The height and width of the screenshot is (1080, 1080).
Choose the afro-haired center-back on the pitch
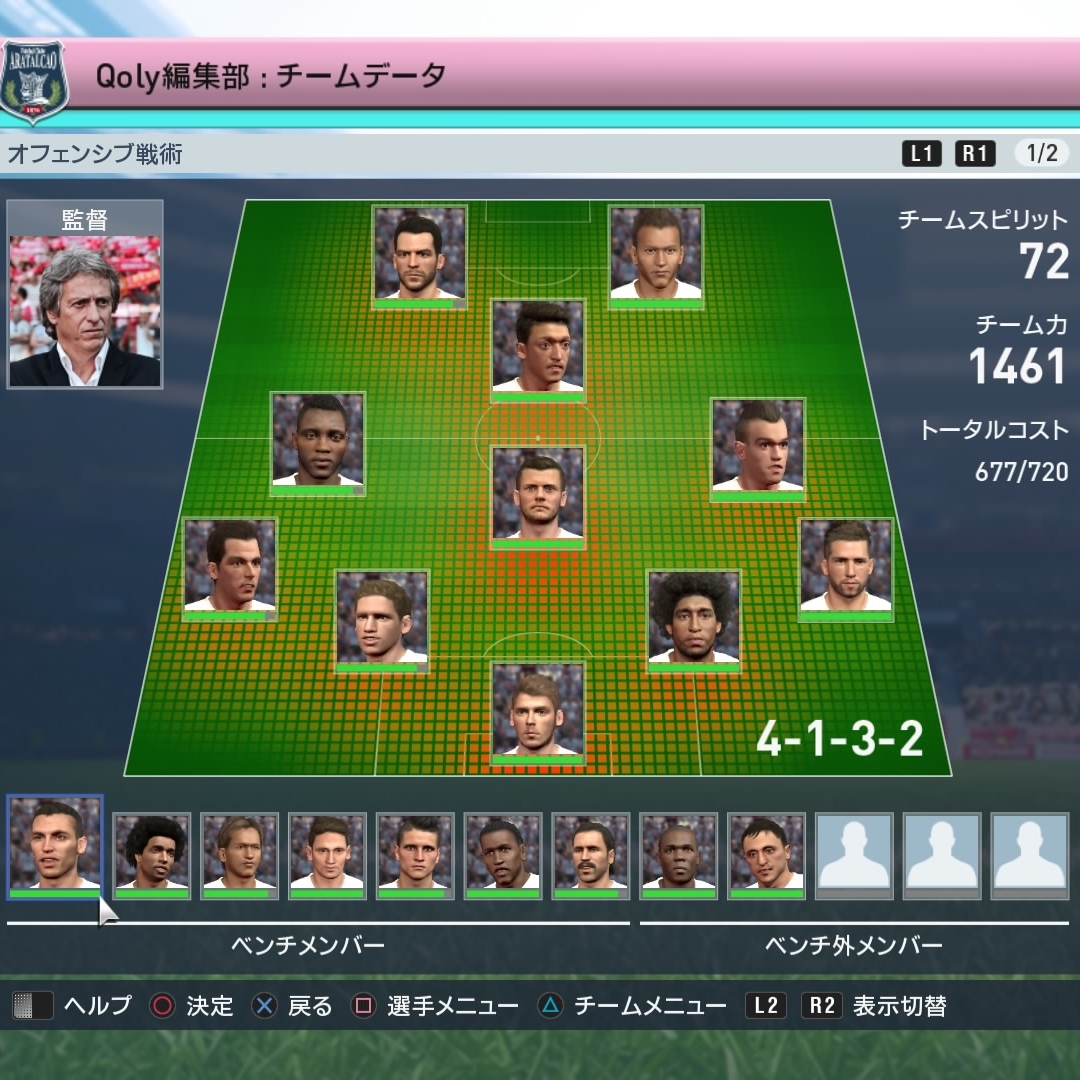[x=693, y=620]
